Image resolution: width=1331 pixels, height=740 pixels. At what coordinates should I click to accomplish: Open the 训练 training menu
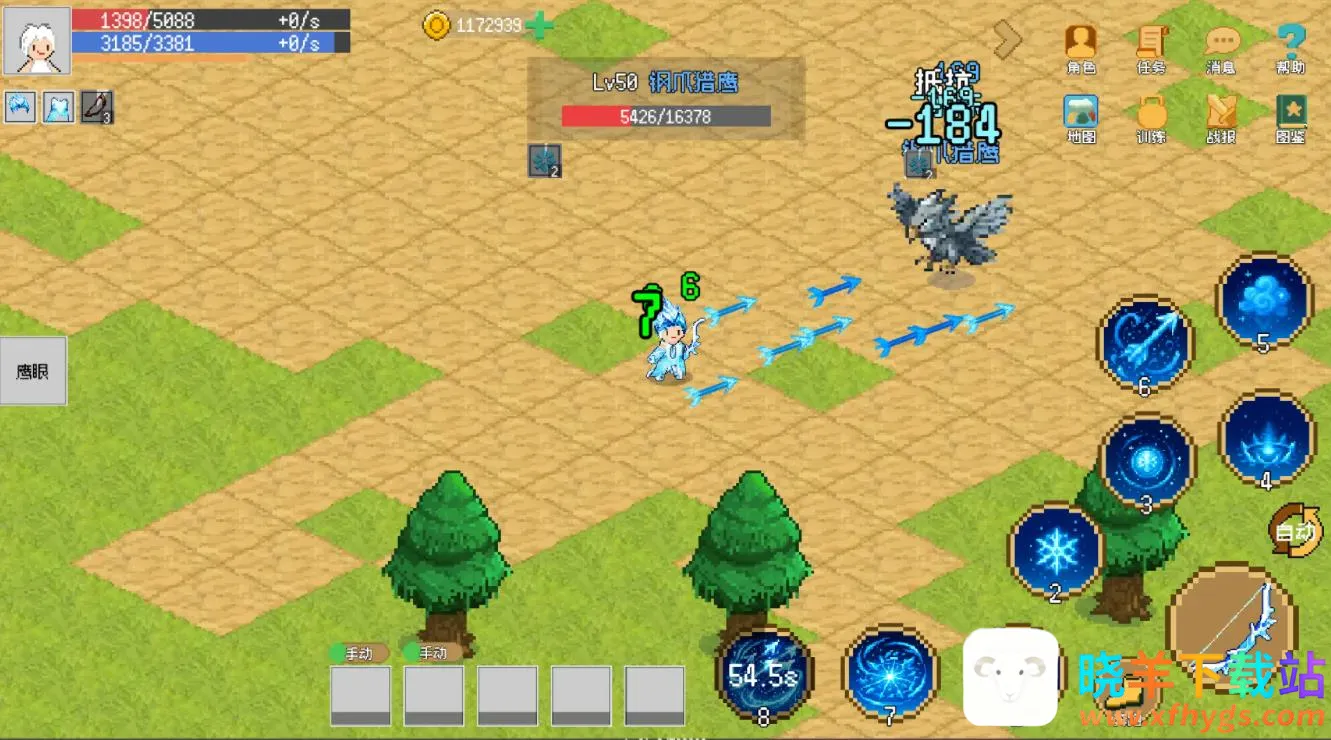coord(1151,118)
